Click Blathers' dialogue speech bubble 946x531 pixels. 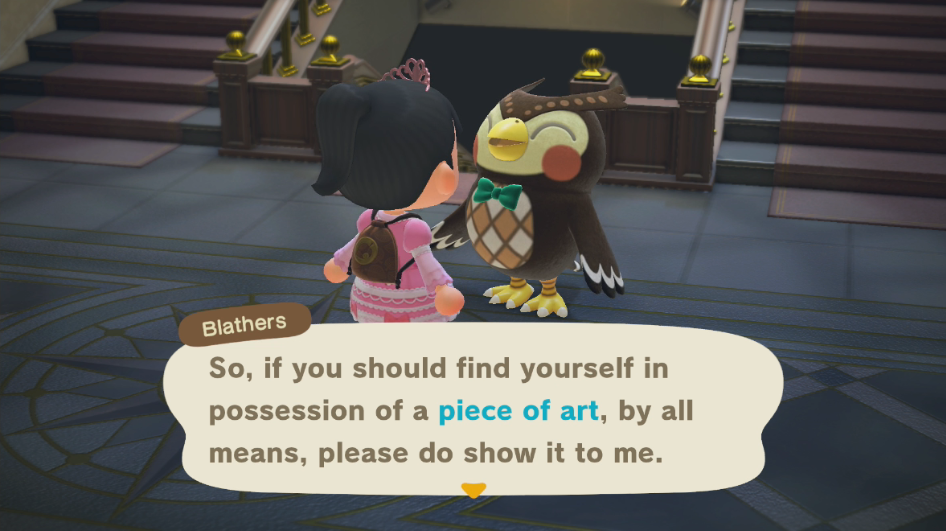[470, 410]
